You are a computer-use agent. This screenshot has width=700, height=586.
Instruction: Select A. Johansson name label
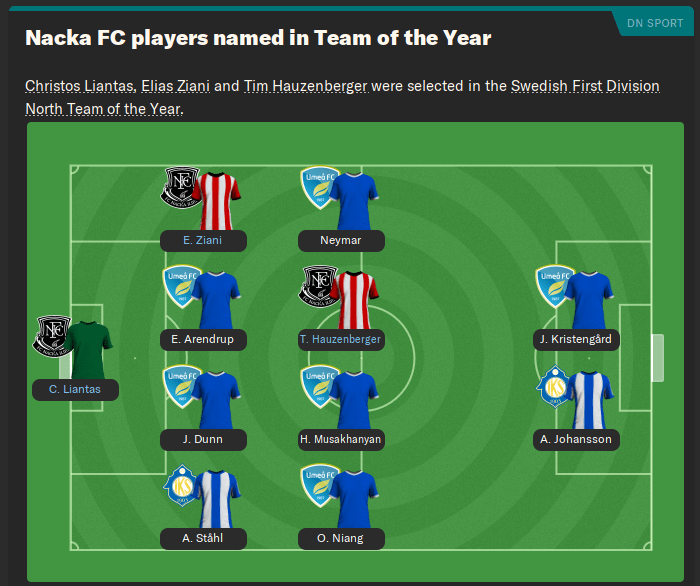tap(575, 439)
